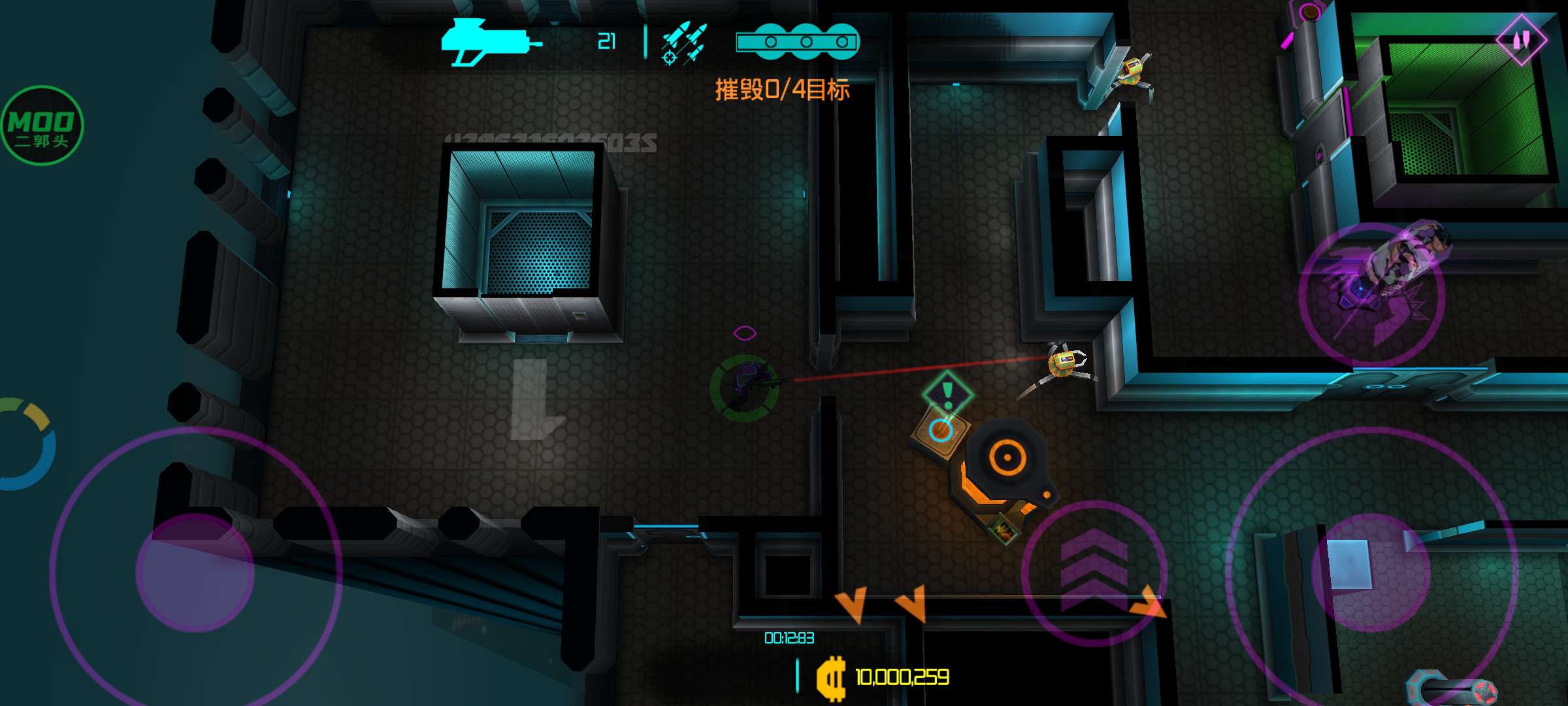
Task: Trigger the purple winged special ability button
Action: 1371,295
